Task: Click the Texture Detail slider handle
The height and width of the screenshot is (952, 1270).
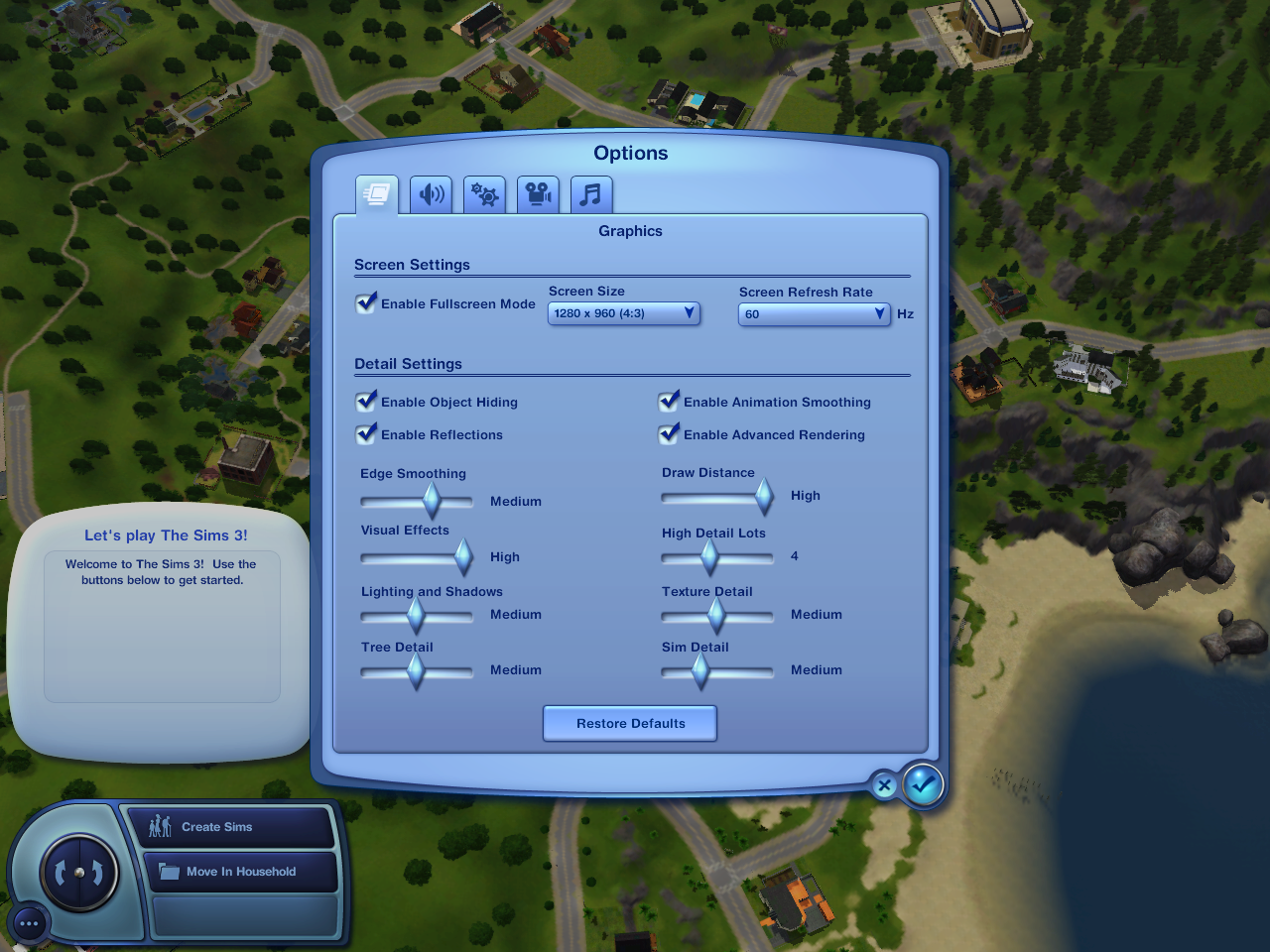Action: 716,616
